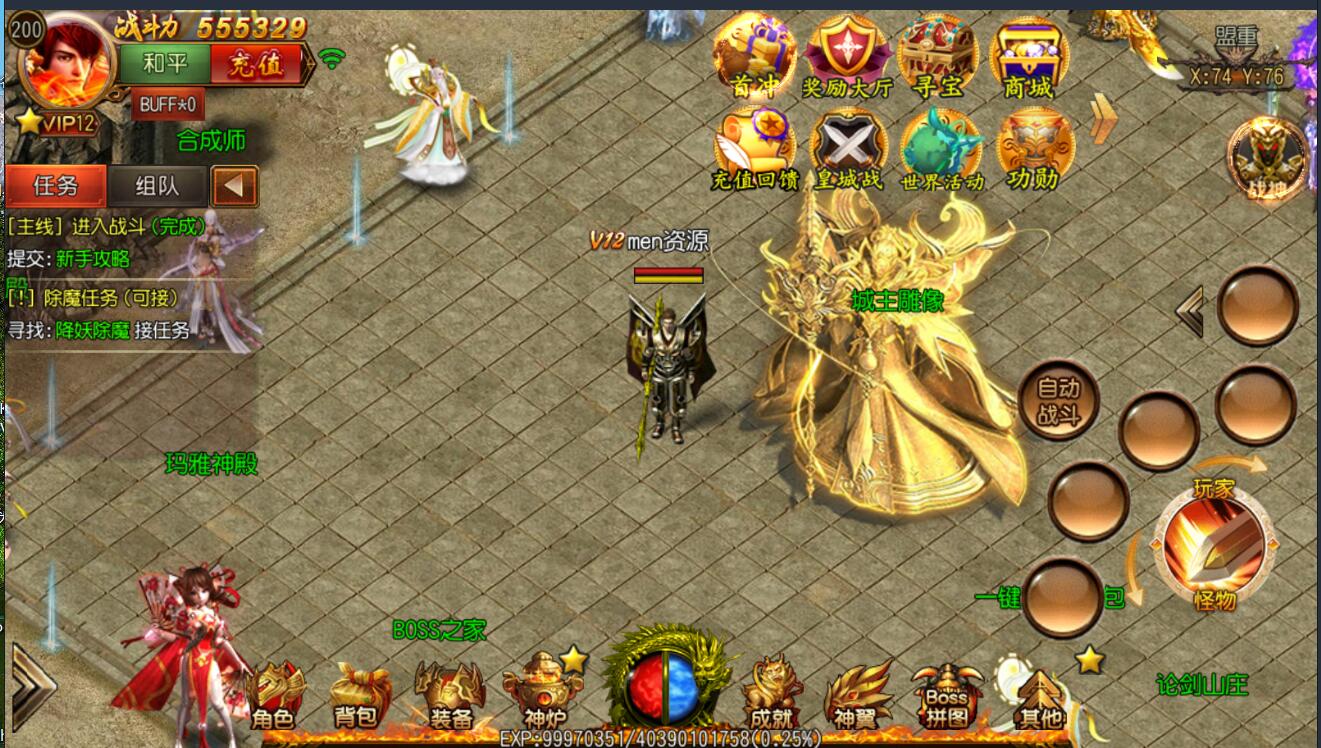The width and height of the screenshot is (1321, 748).
Task: Open the 背包 backpack
Action: [357, 695]
